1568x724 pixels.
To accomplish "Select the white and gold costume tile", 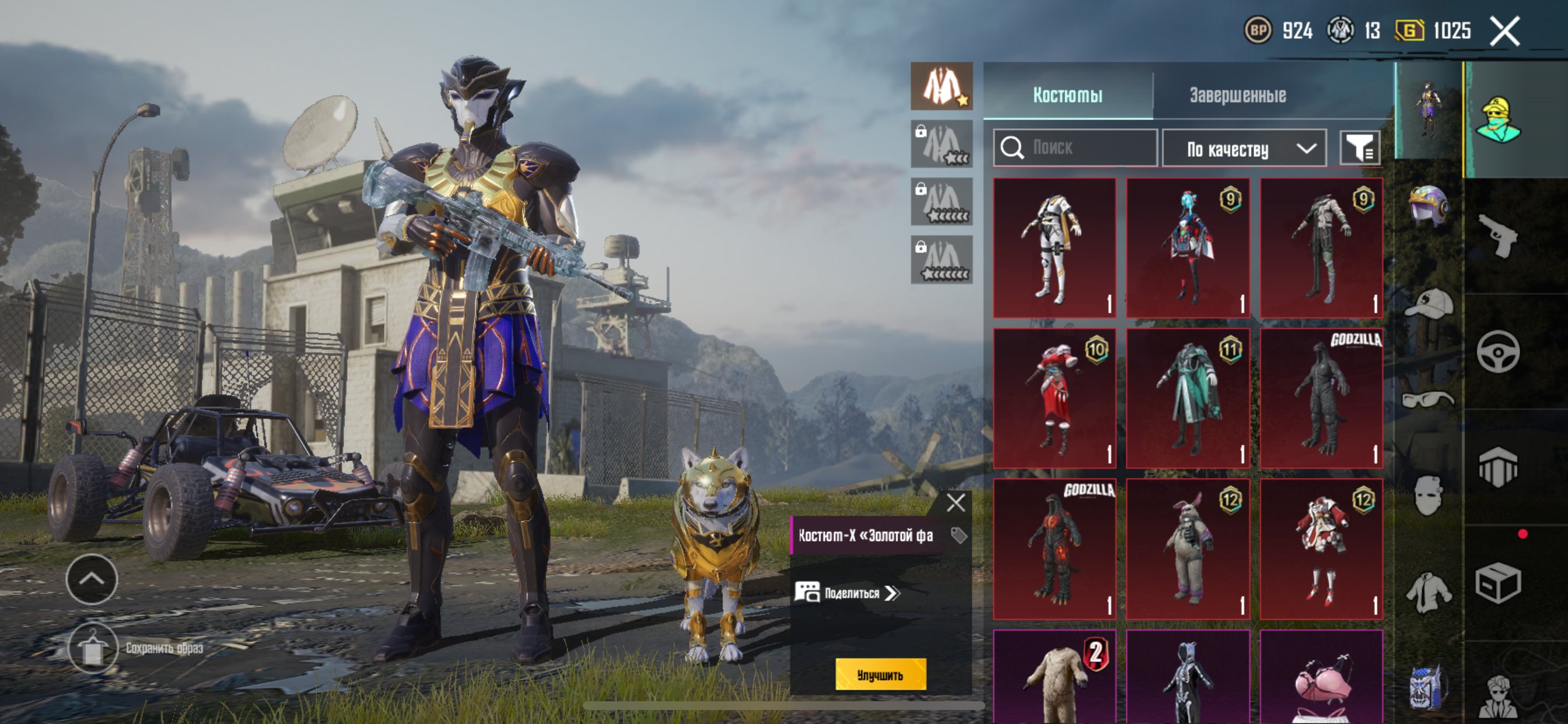I will tap(1054, 248).
